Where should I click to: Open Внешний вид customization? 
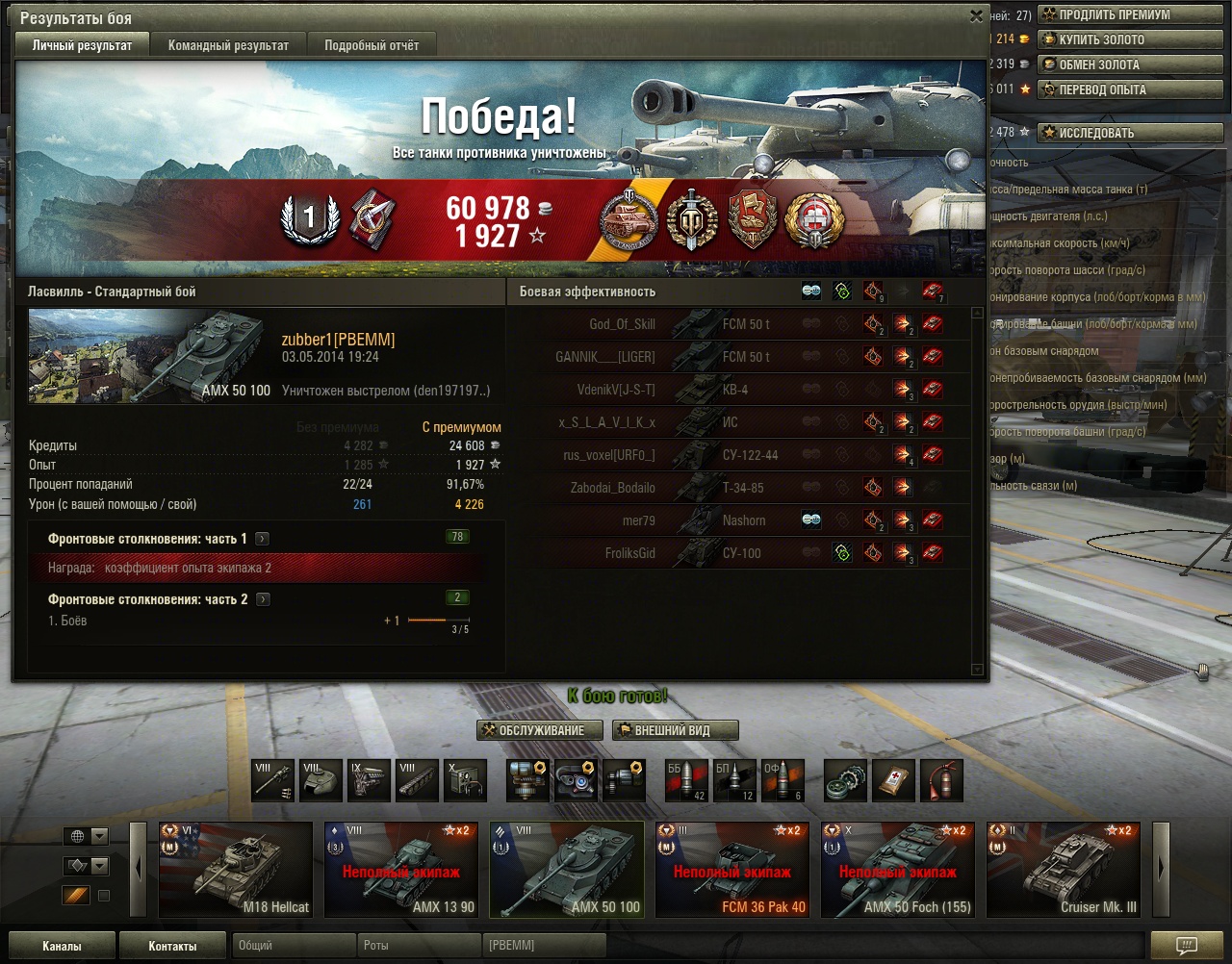point(676,730)
